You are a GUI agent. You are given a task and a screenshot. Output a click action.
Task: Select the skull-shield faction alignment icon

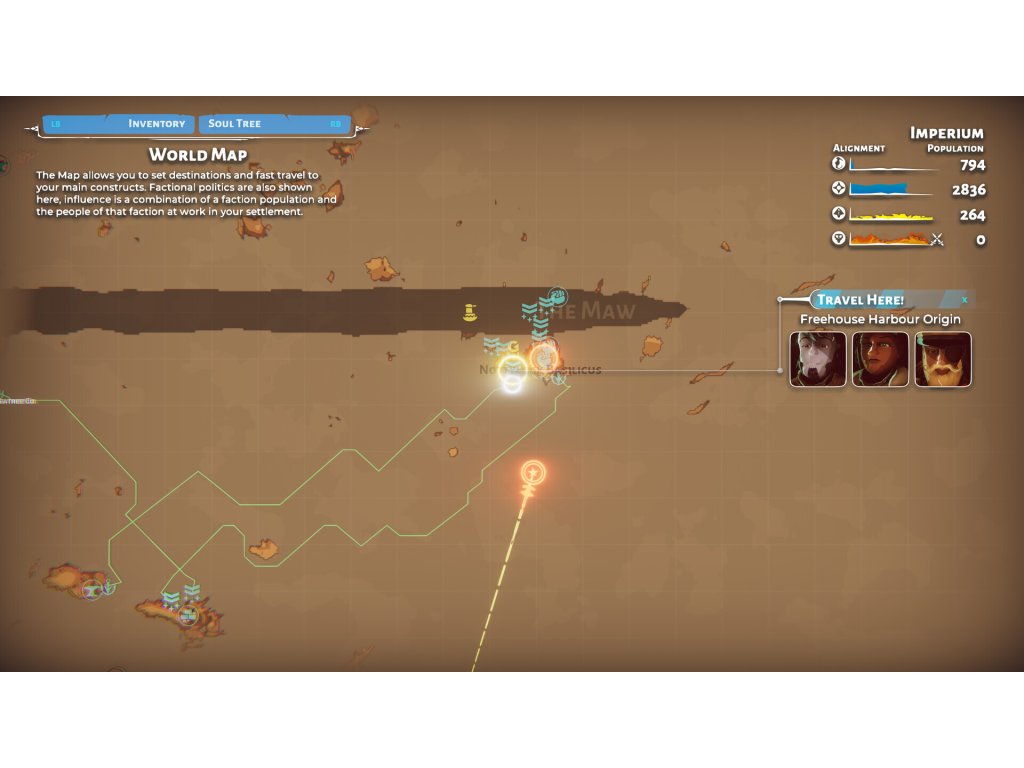[839, 239]
